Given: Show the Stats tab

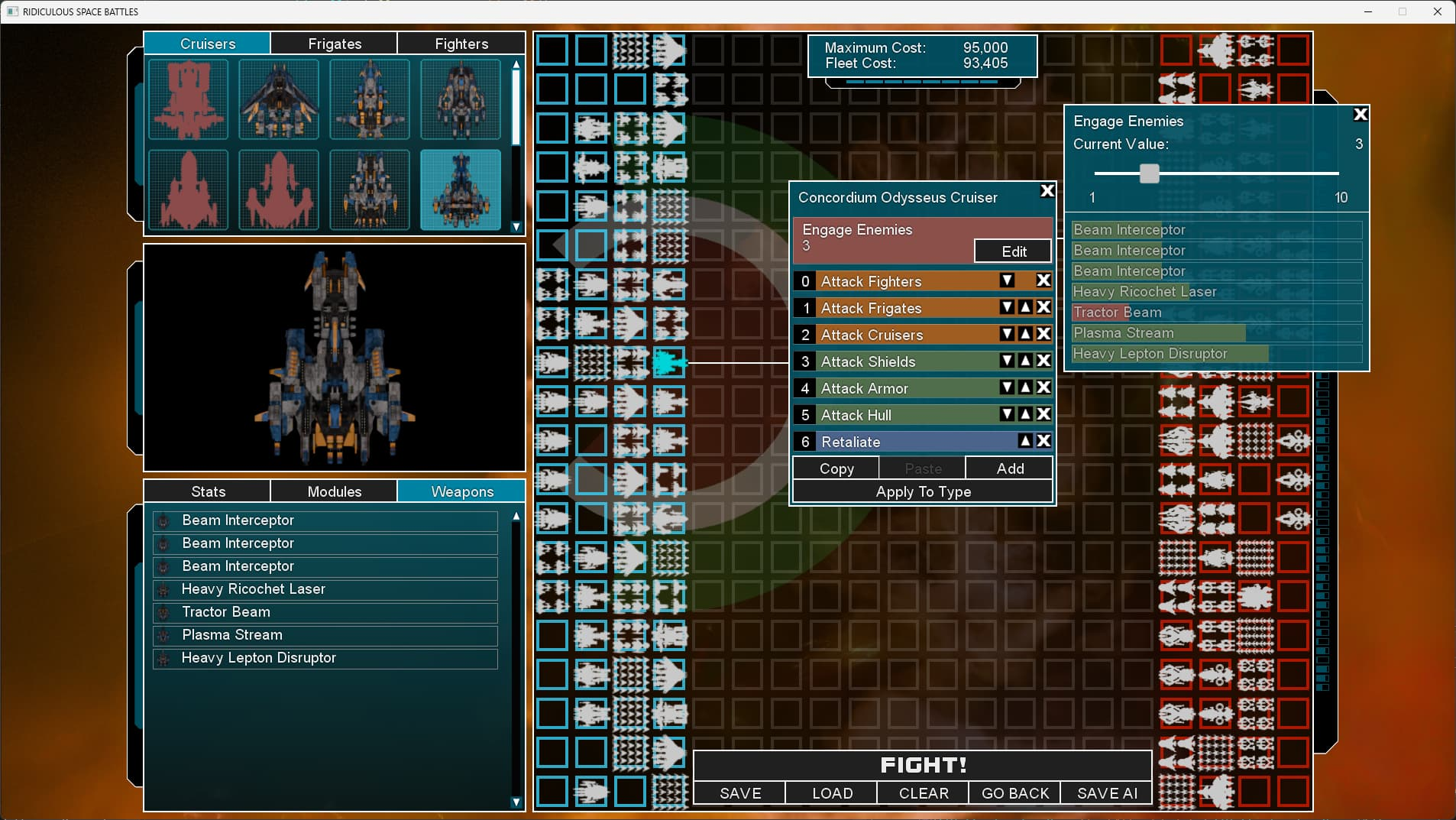Looking at the screenshot, I should pos(208,491).
